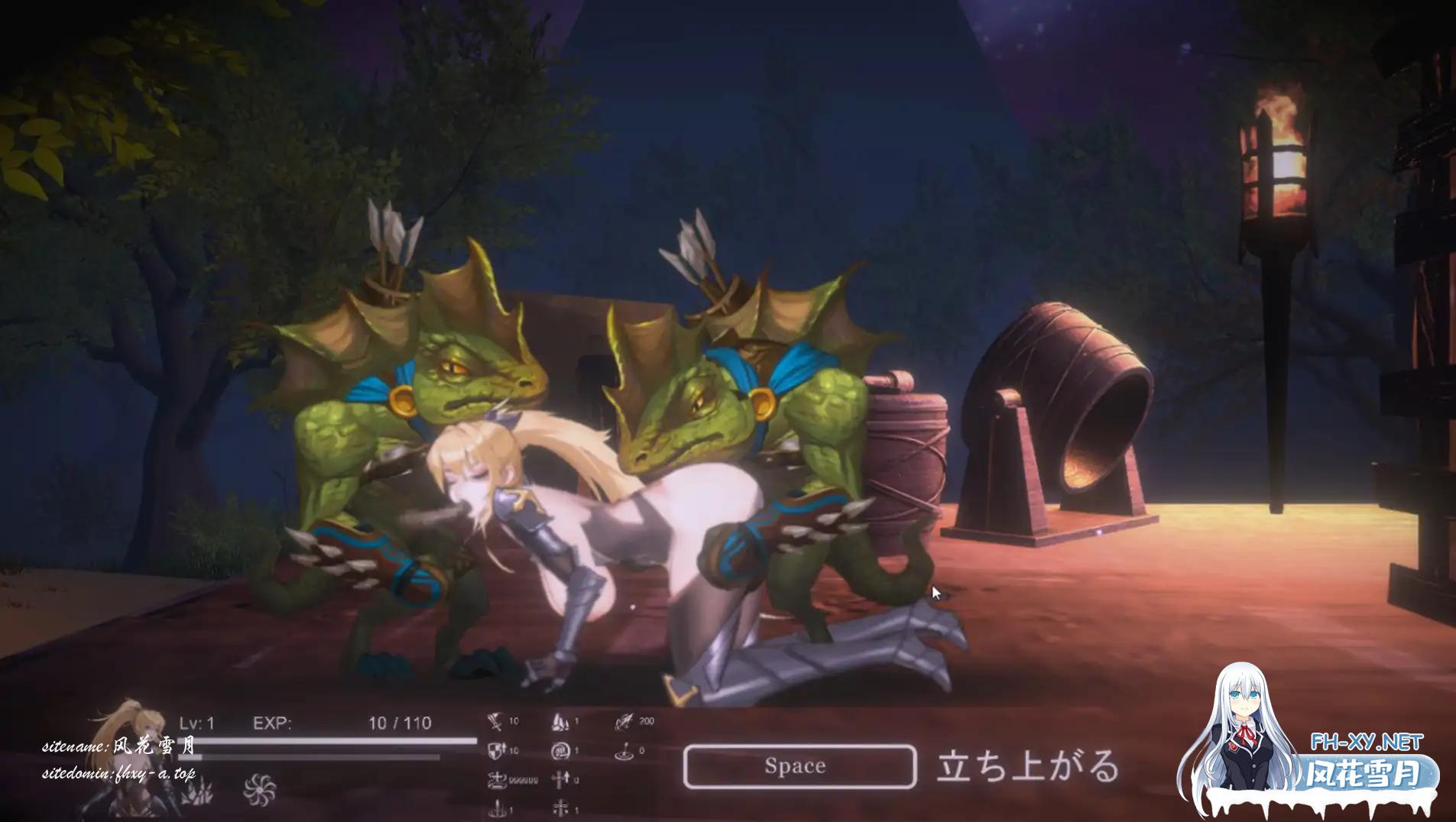Click the bow and arrow stat icon
This screenshot has height=822, width=1456.
[x=624, y=721]
